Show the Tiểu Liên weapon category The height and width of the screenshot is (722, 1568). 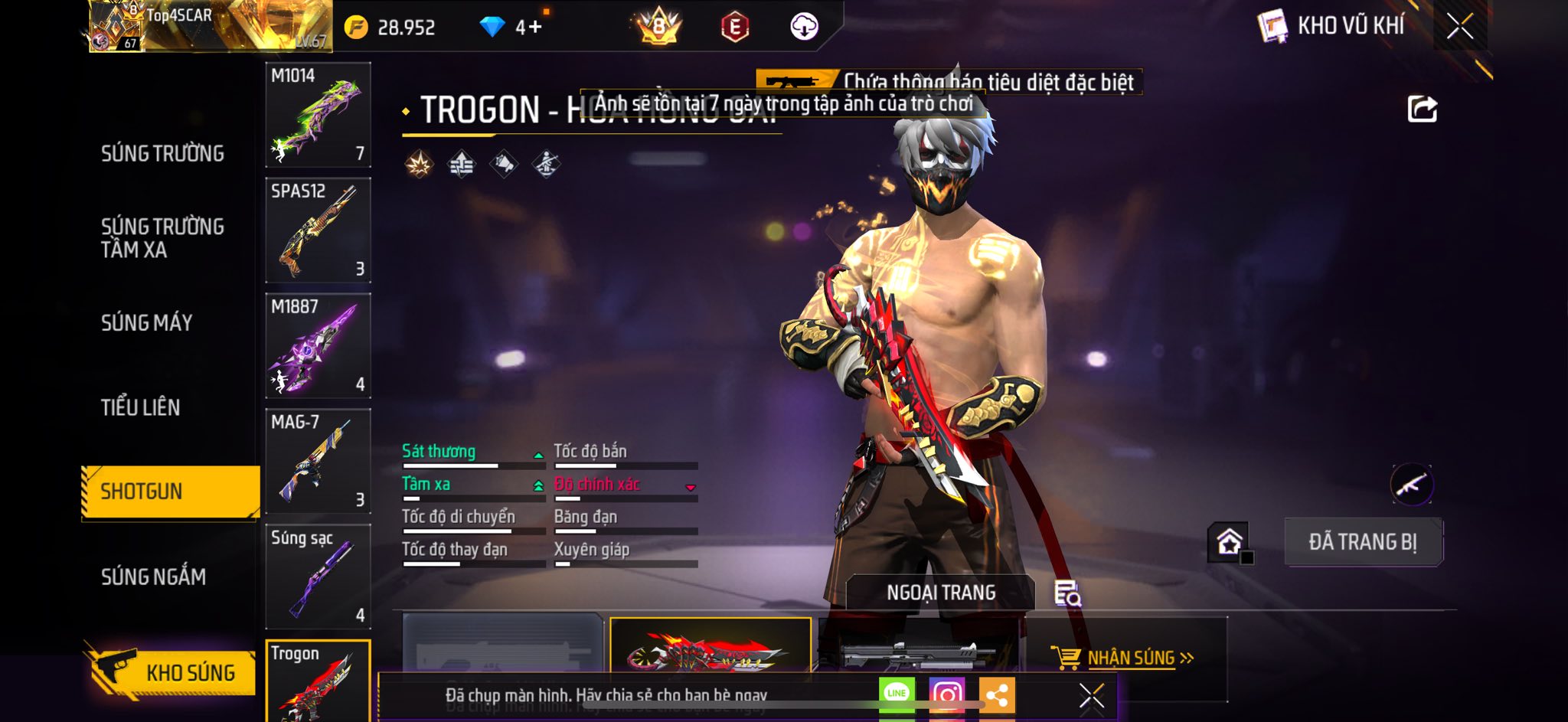click(140, 407)
